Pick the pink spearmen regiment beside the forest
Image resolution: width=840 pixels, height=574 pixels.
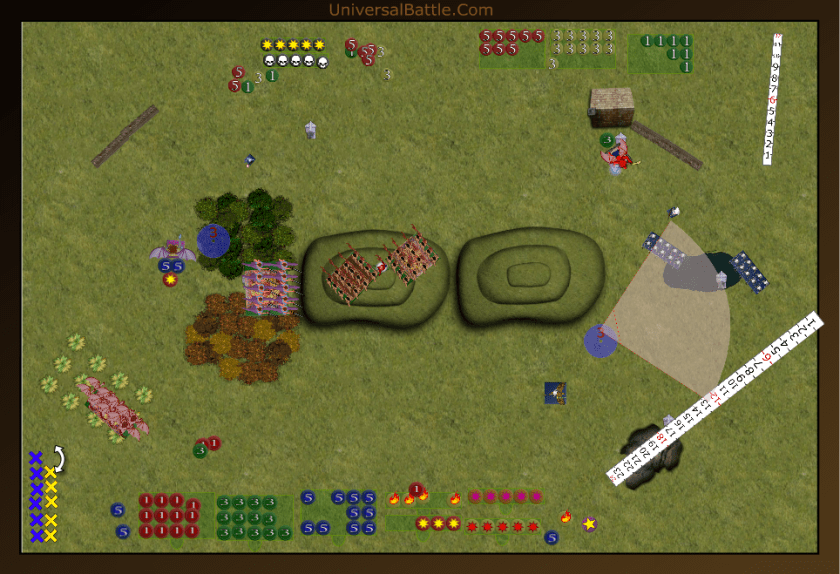point(271,288)
